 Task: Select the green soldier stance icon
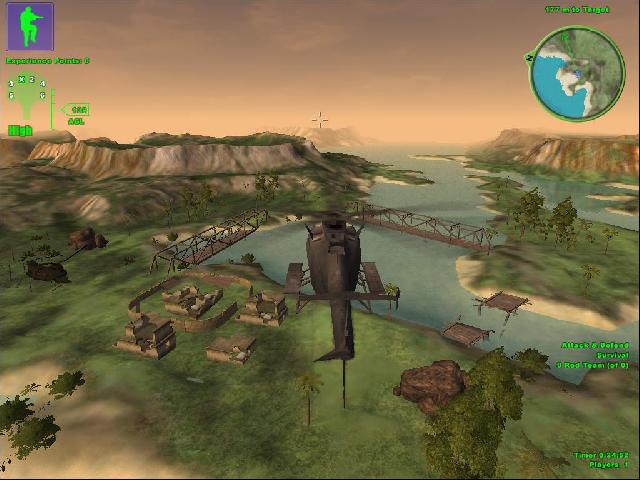click(30, 27)
